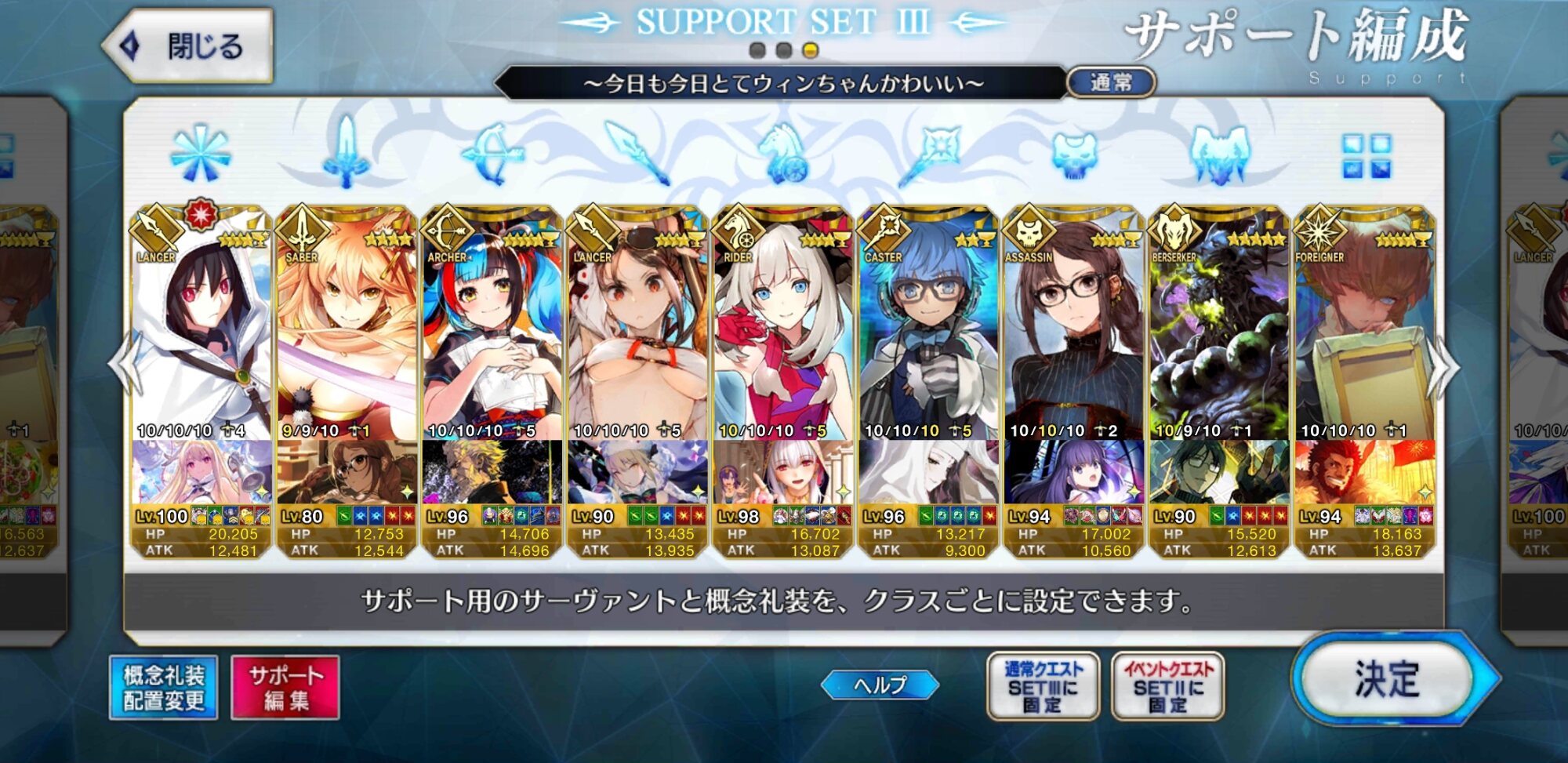
Task: Pick the Foreigner servant card
Action: coord(1364,329)
